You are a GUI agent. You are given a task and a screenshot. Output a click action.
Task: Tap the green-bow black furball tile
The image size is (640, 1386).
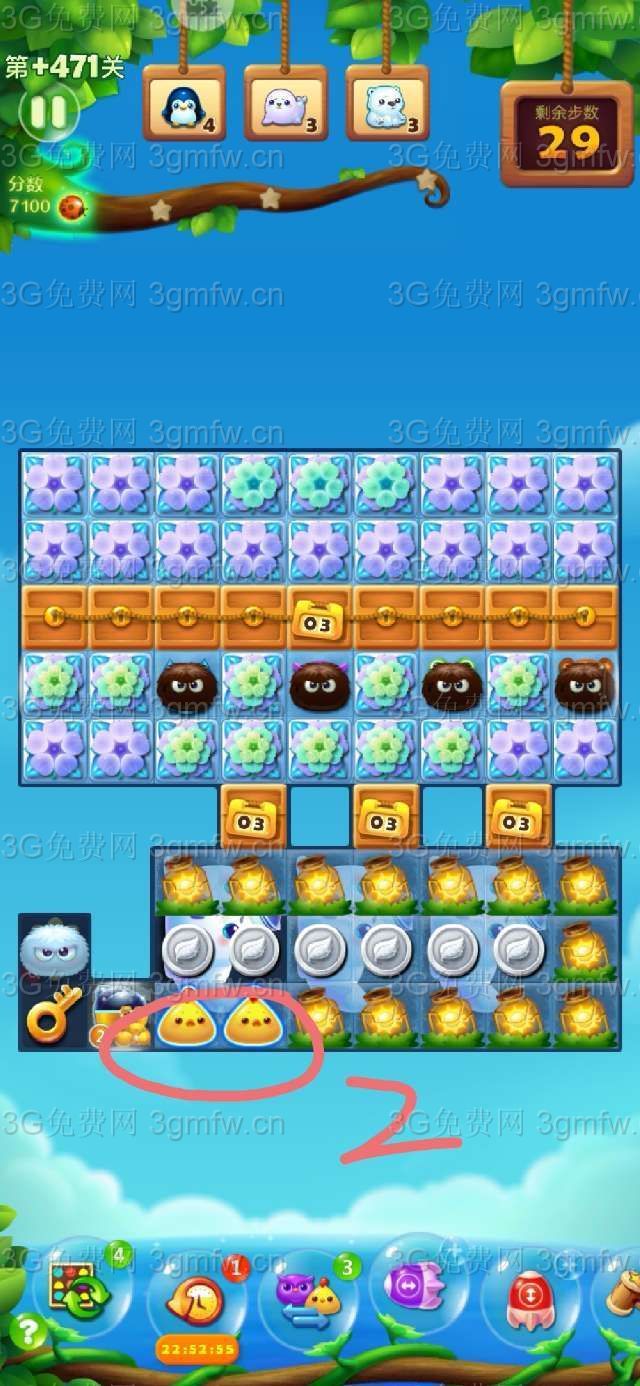[452, 686]
